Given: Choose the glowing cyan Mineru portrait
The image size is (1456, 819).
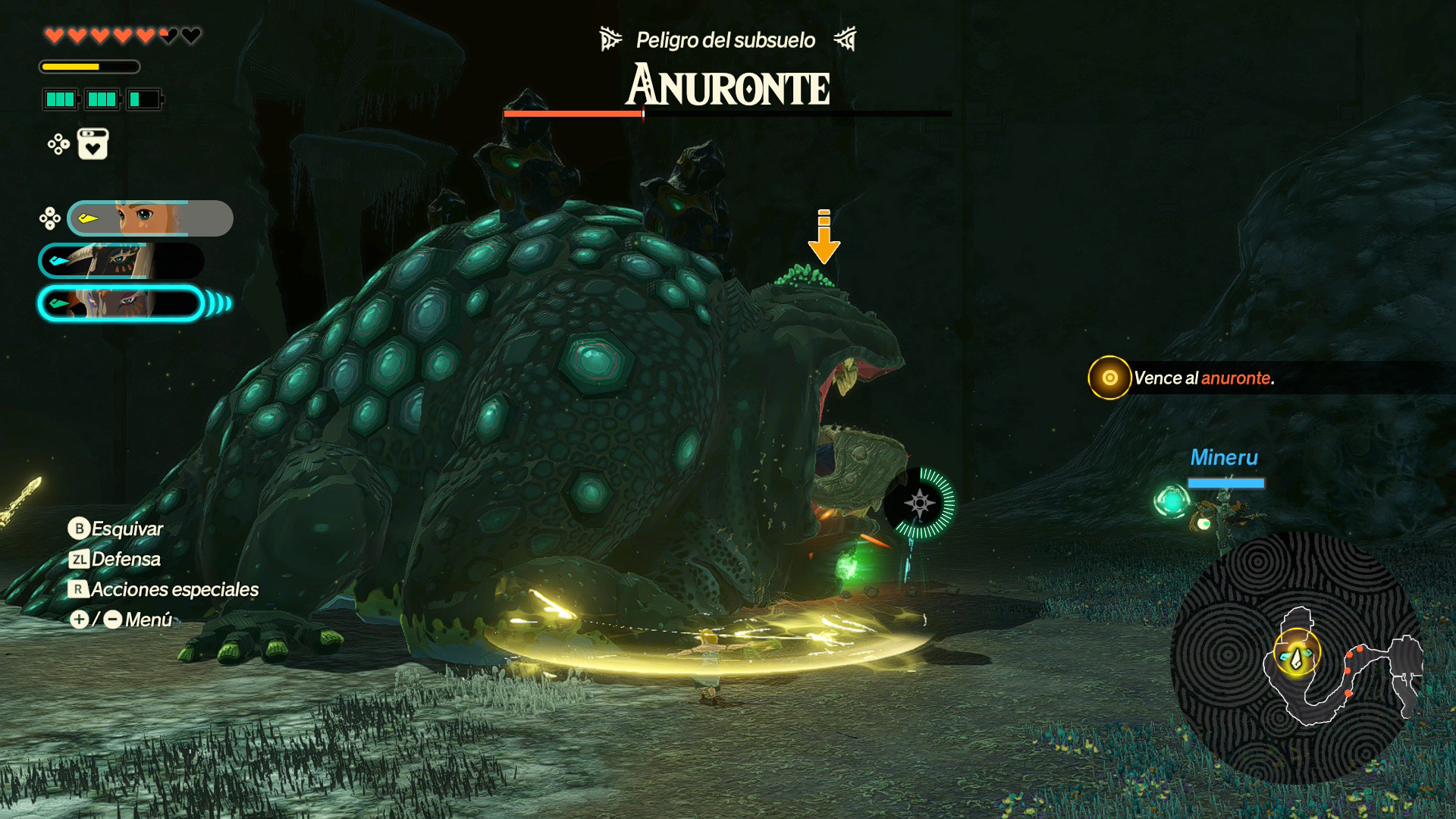Looking at the screenshot, I should 121,303.
